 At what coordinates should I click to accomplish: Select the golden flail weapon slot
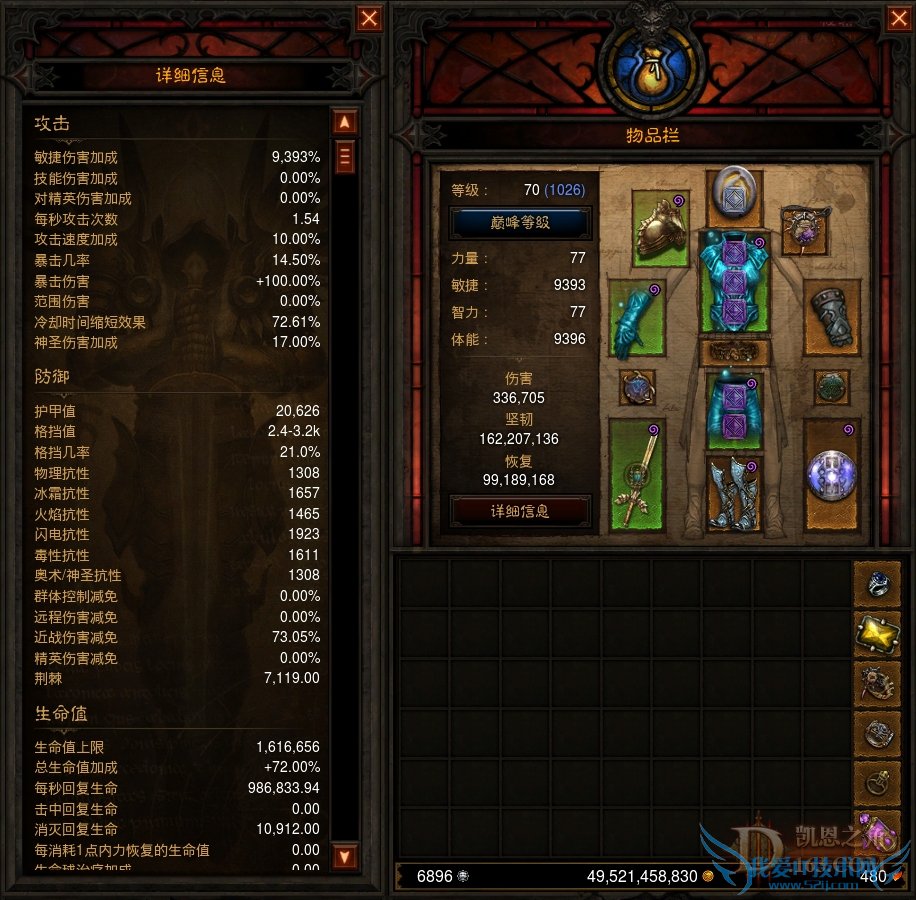pos(636,473)
